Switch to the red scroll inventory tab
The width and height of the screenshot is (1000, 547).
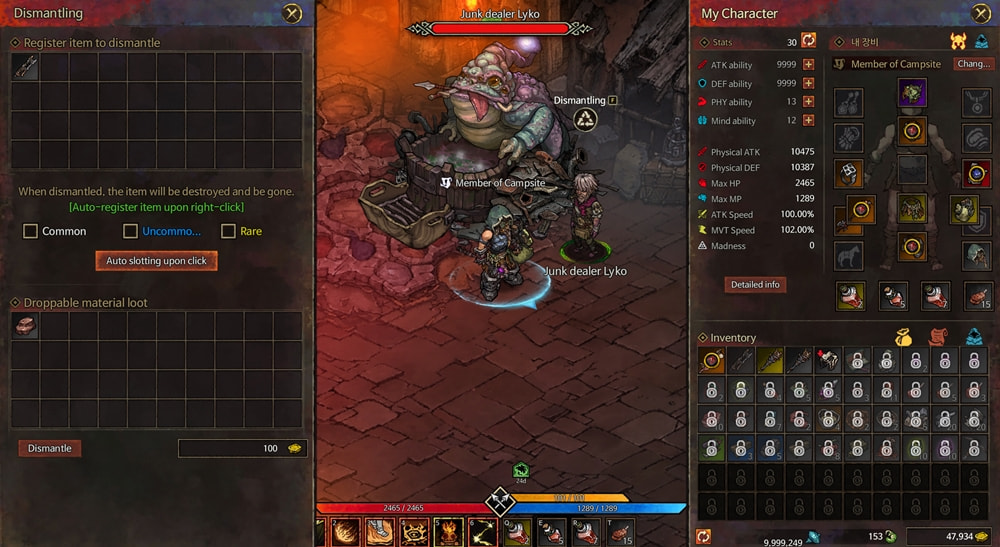tap(939, 338)
